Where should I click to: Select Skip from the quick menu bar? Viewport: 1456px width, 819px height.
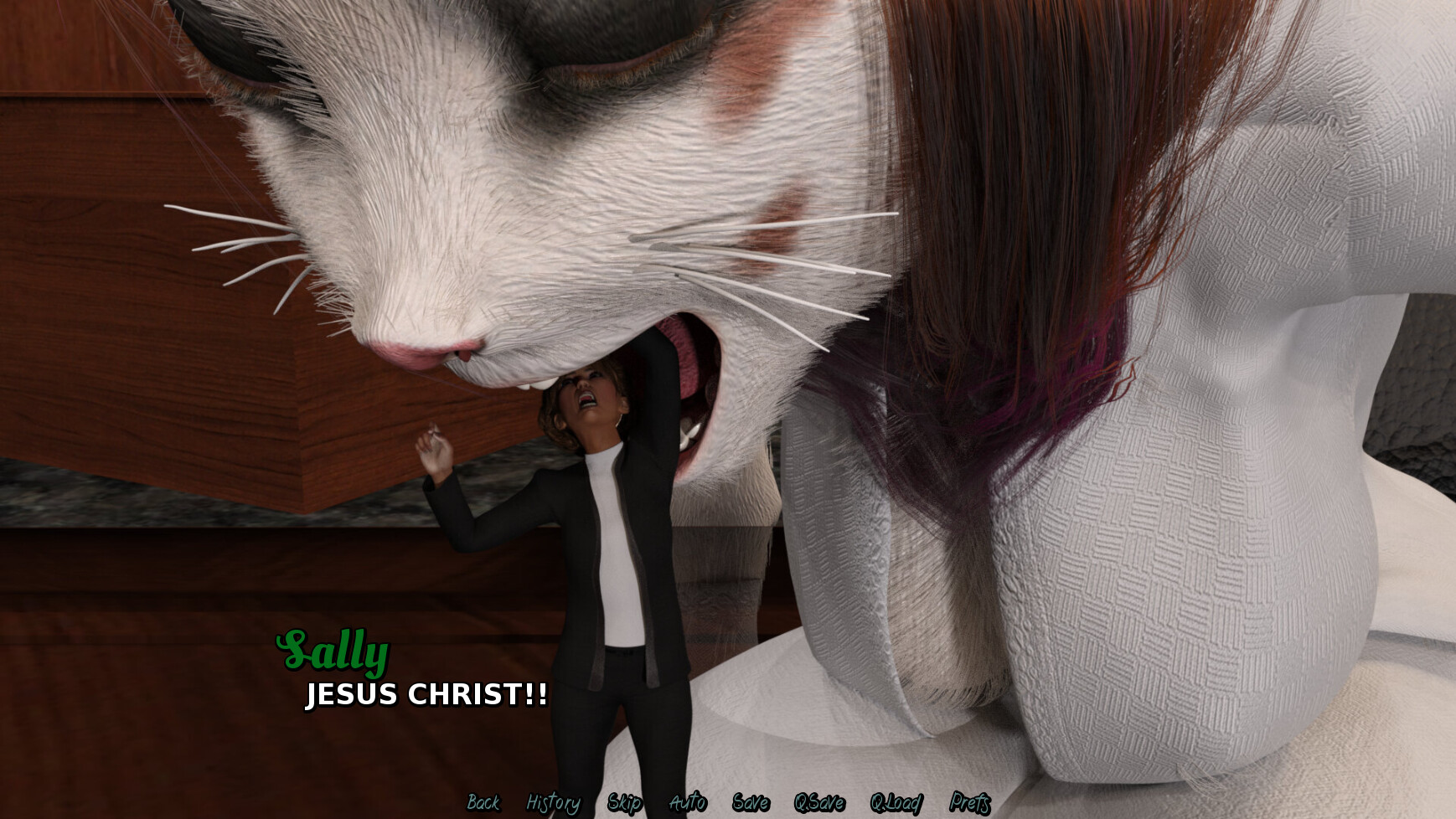[624, 801]
